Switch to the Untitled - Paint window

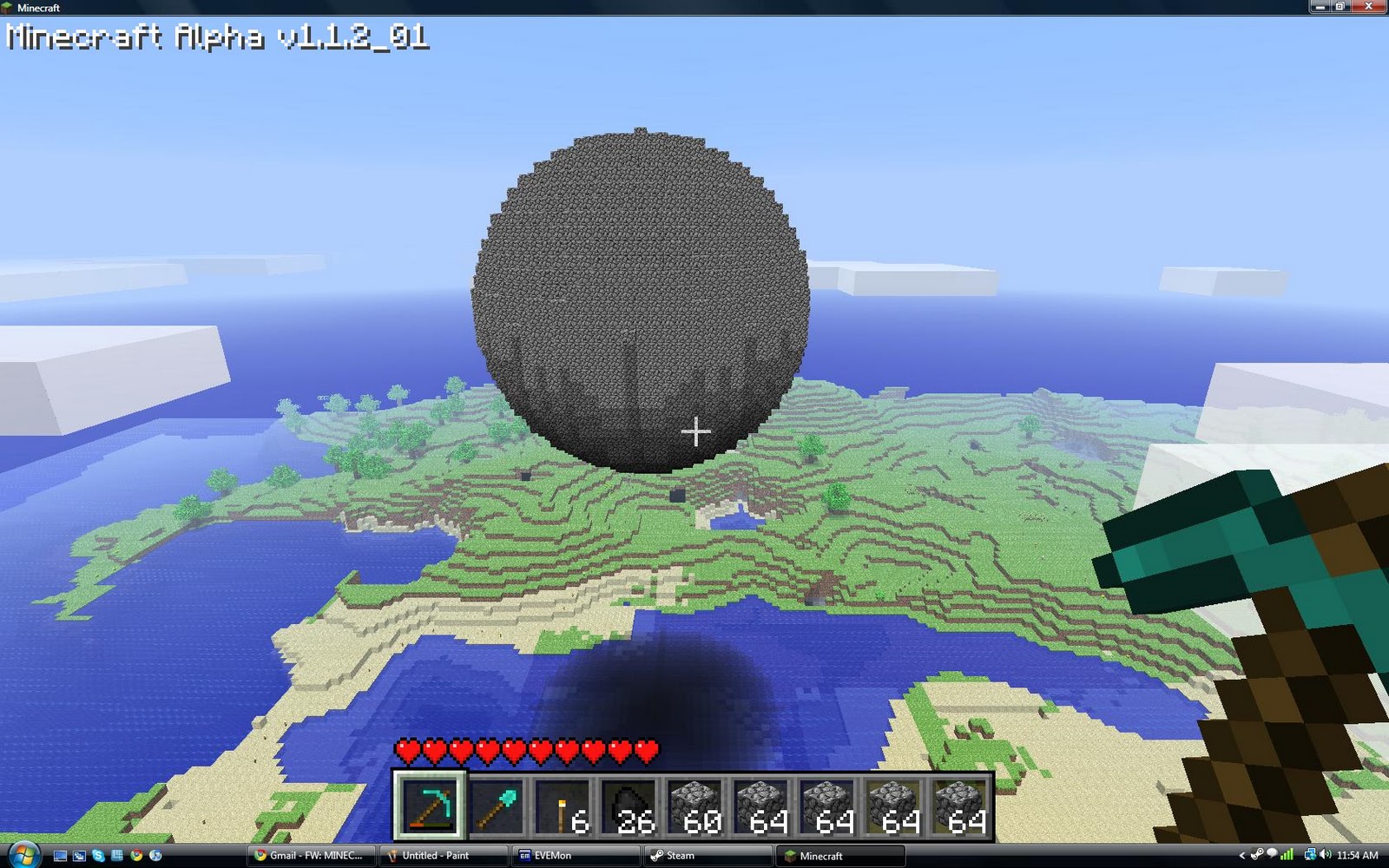[443, 856]
